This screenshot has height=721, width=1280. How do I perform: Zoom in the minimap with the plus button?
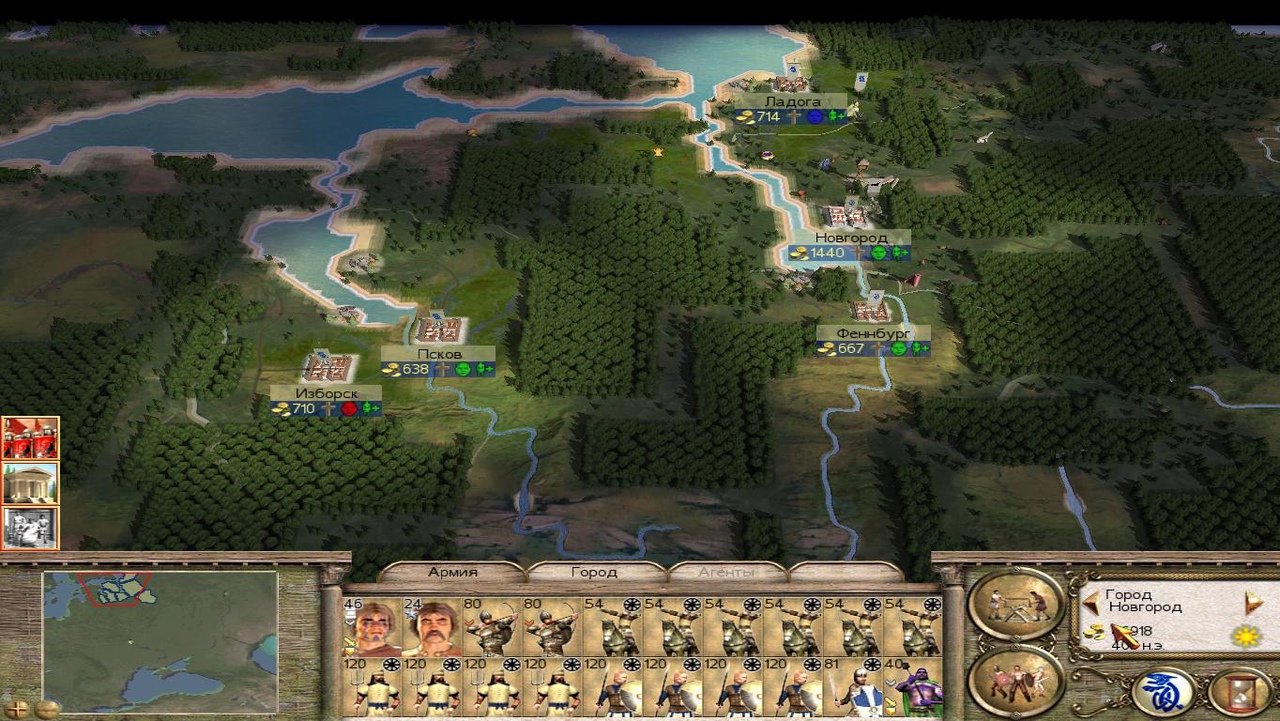(x=17, y=709)
